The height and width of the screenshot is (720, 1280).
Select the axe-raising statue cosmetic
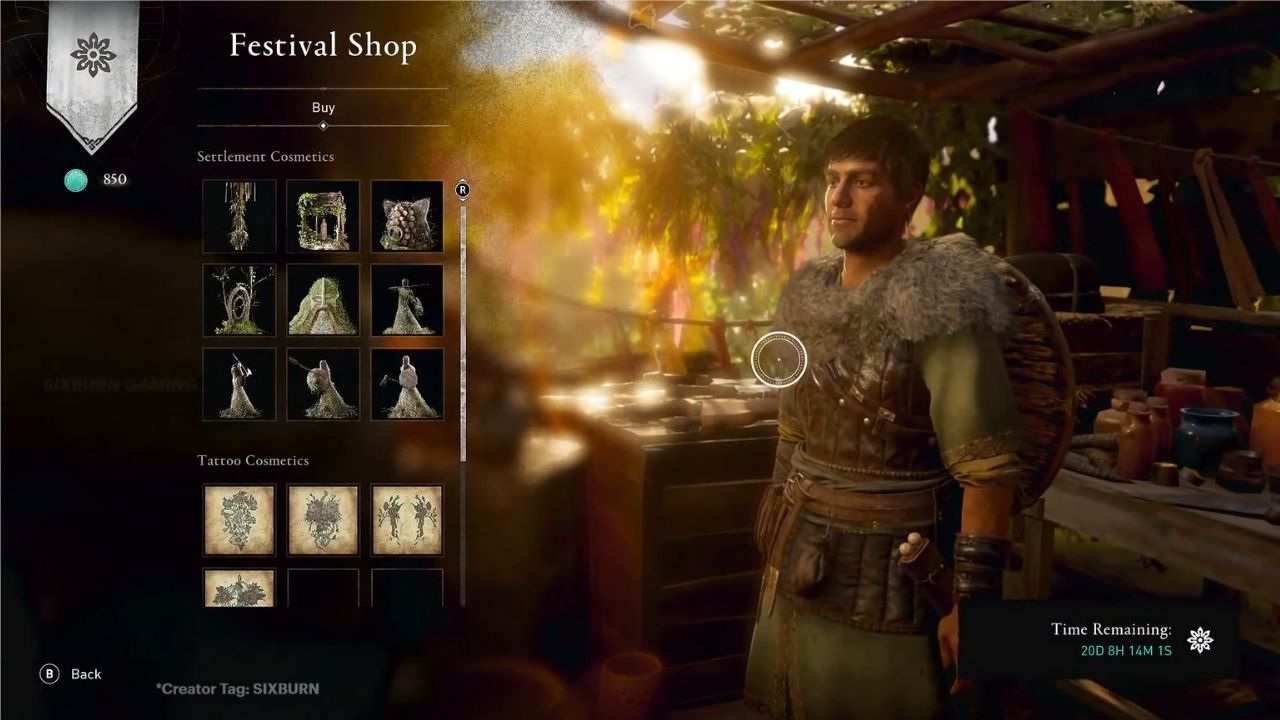pyautogui.click(x=239, y=384)
